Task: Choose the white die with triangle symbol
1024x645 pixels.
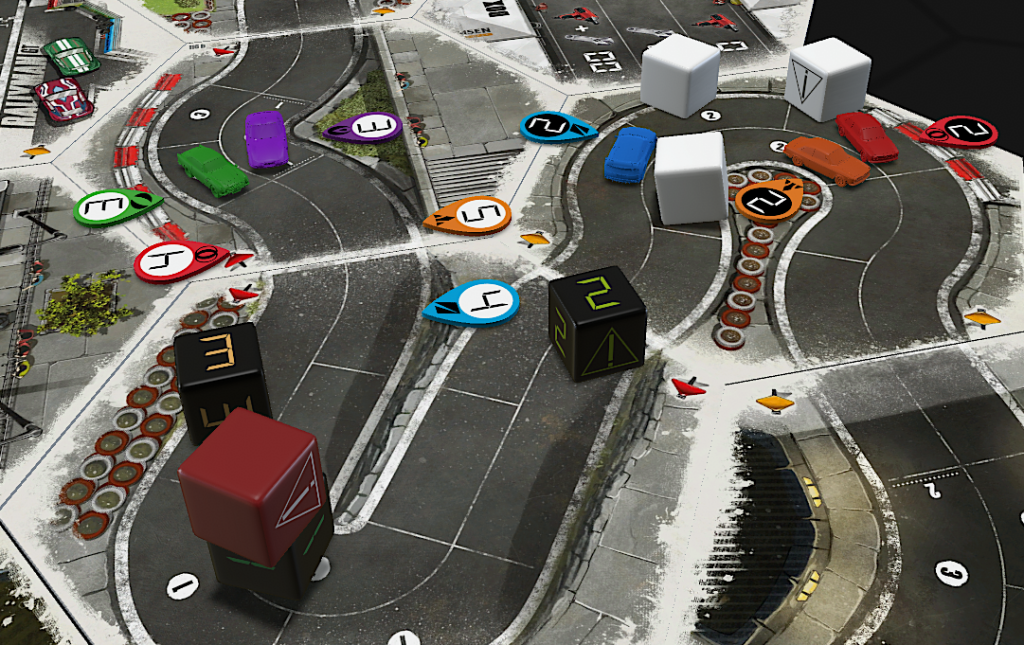Action: (x=828, y=78)
